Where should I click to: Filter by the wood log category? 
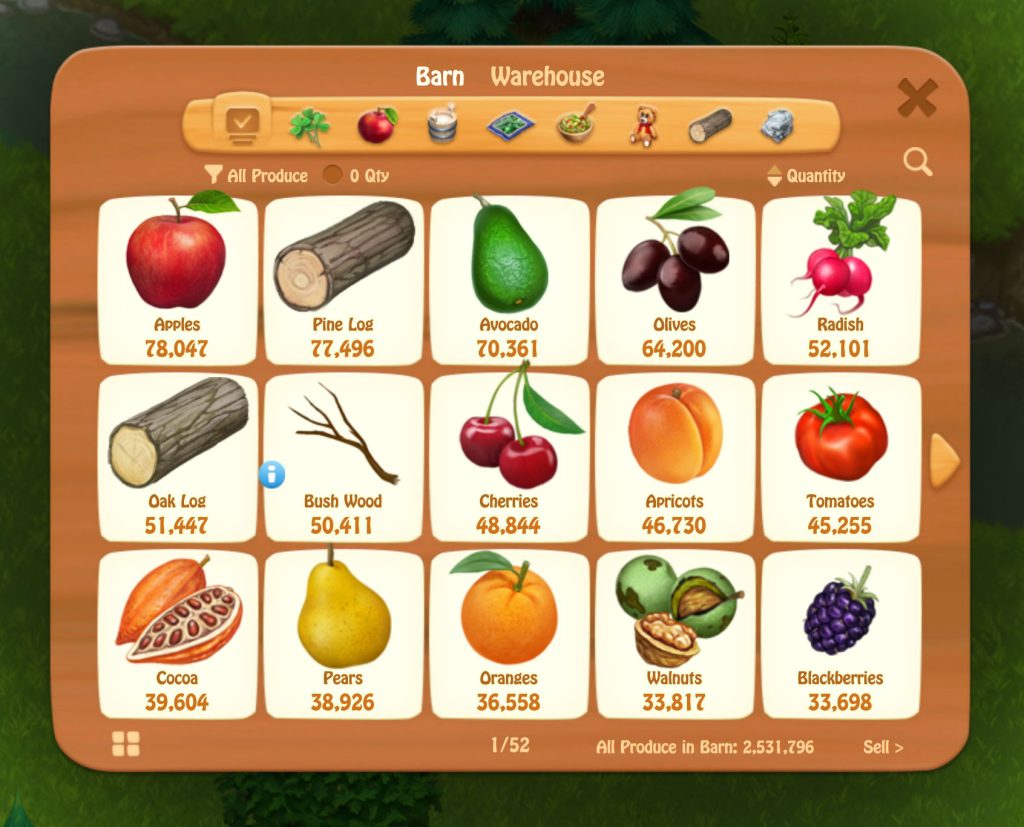click(x=710, y=126)
